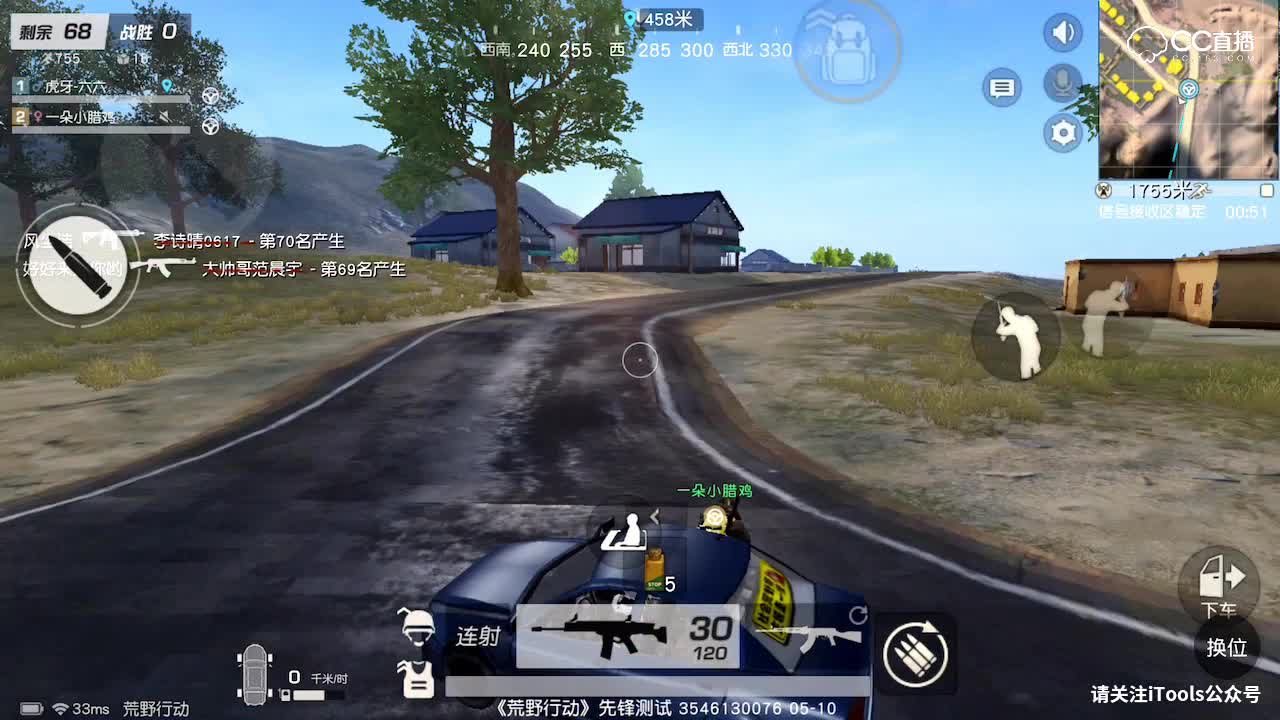Switch the 连射 fire mode
Viewport: 1280px width, 720px height.
pos(477,636)
